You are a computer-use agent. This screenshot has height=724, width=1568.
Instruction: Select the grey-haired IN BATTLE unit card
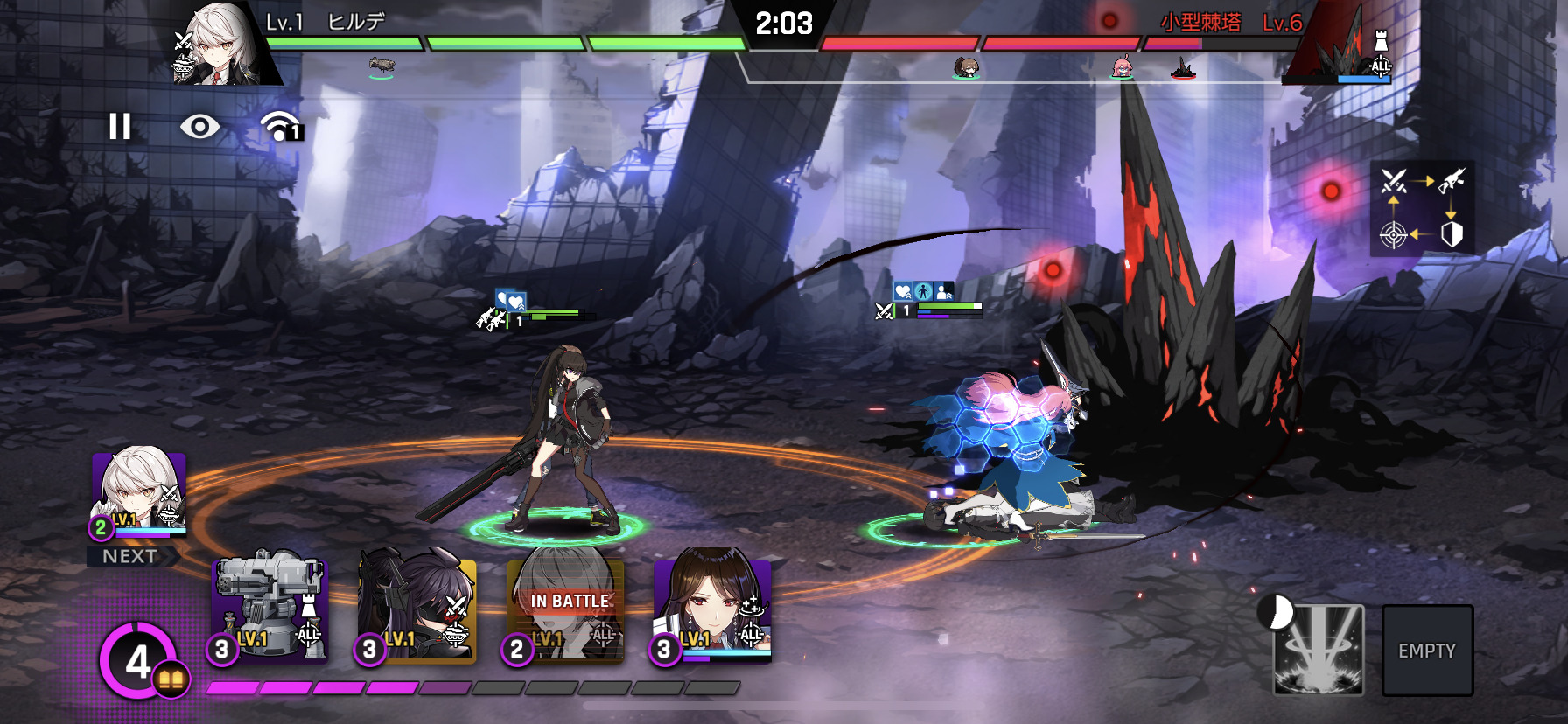[x=566, y=609]
